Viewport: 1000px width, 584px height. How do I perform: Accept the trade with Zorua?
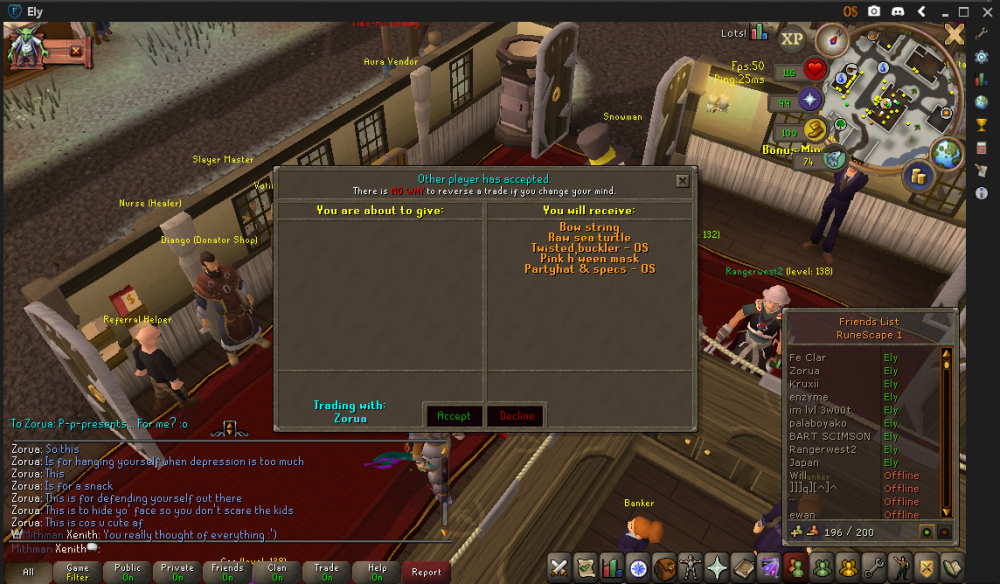pyautogui.click(x=454, y=416)
